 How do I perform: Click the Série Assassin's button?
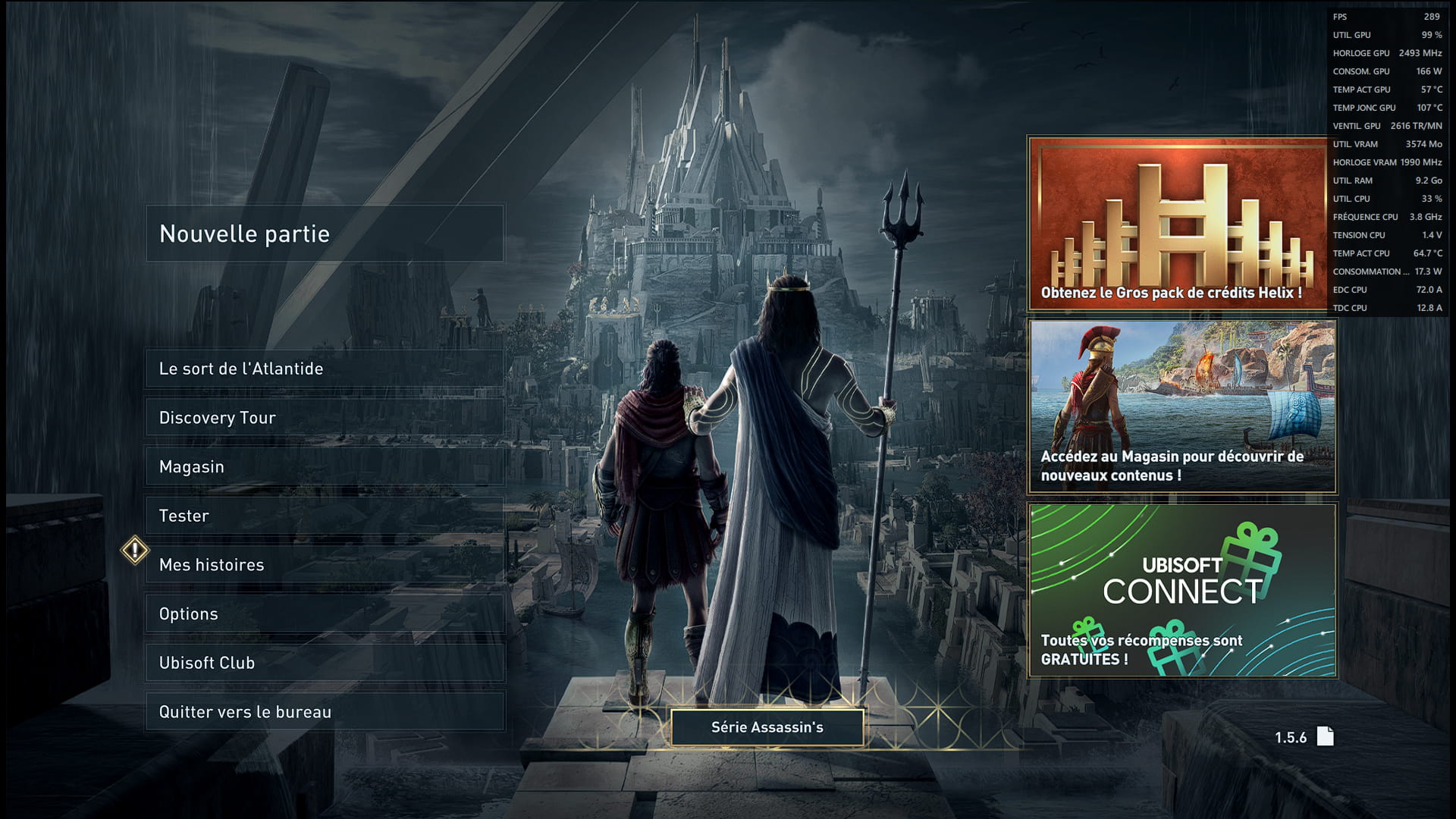tap(767, 727)
